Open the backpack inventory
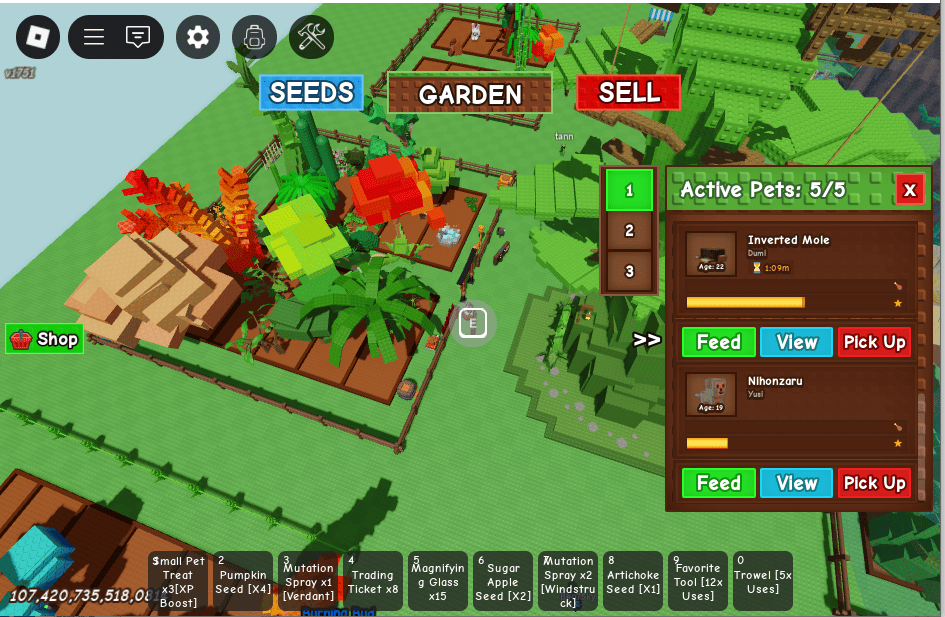Viewport: 945px width, 617px height. tap(254, 37)
